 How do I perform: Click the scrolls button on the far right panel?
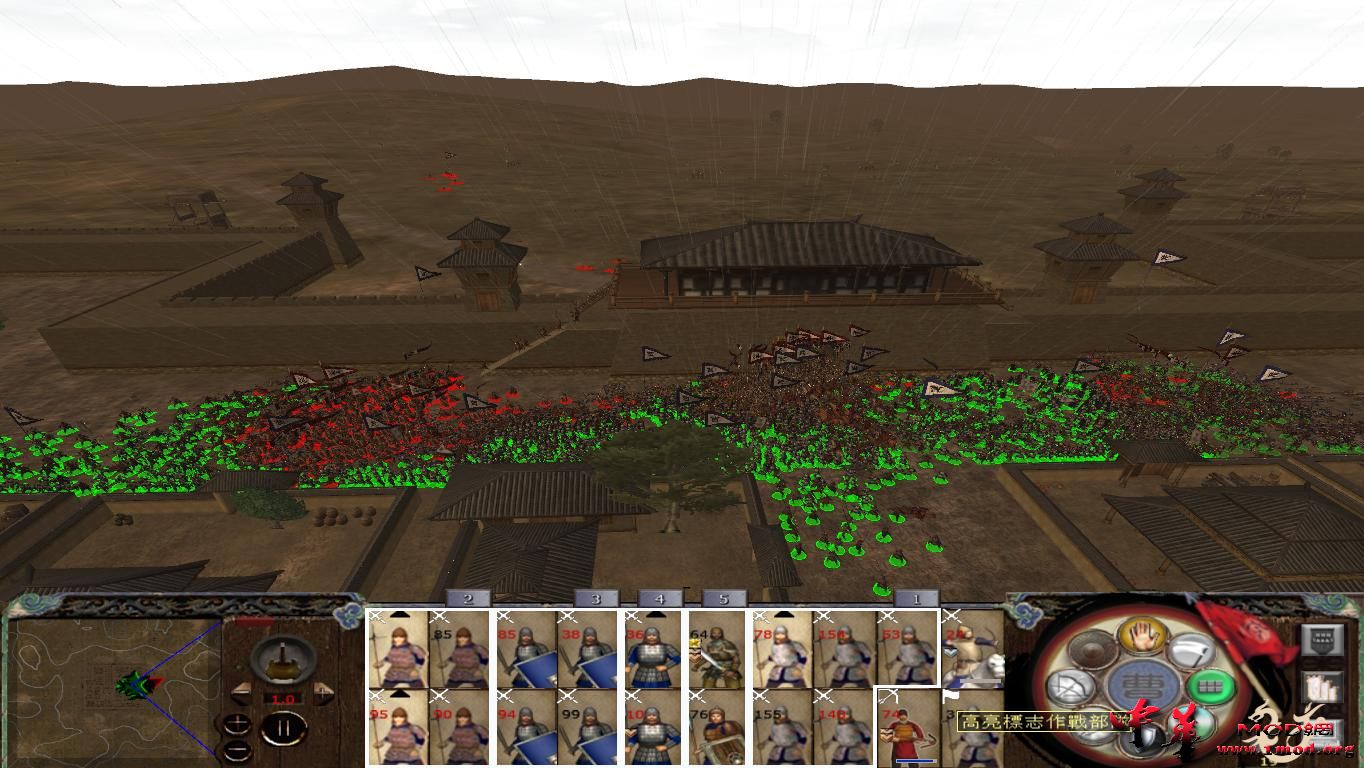pos(1322,688)
